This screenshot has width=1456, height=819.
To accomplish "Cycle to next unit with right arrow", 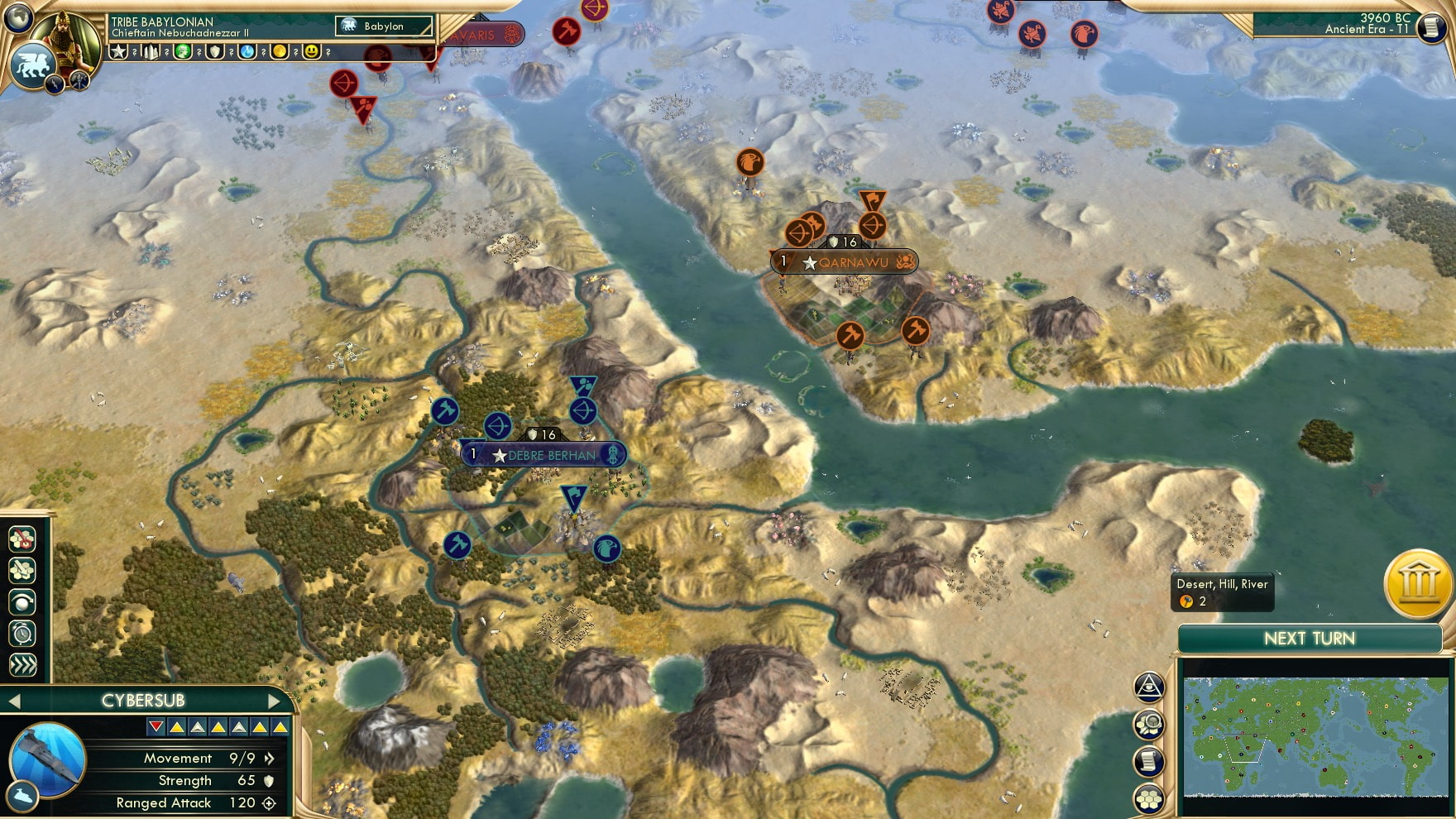I will pyautogui.click(x=275, y=699).
